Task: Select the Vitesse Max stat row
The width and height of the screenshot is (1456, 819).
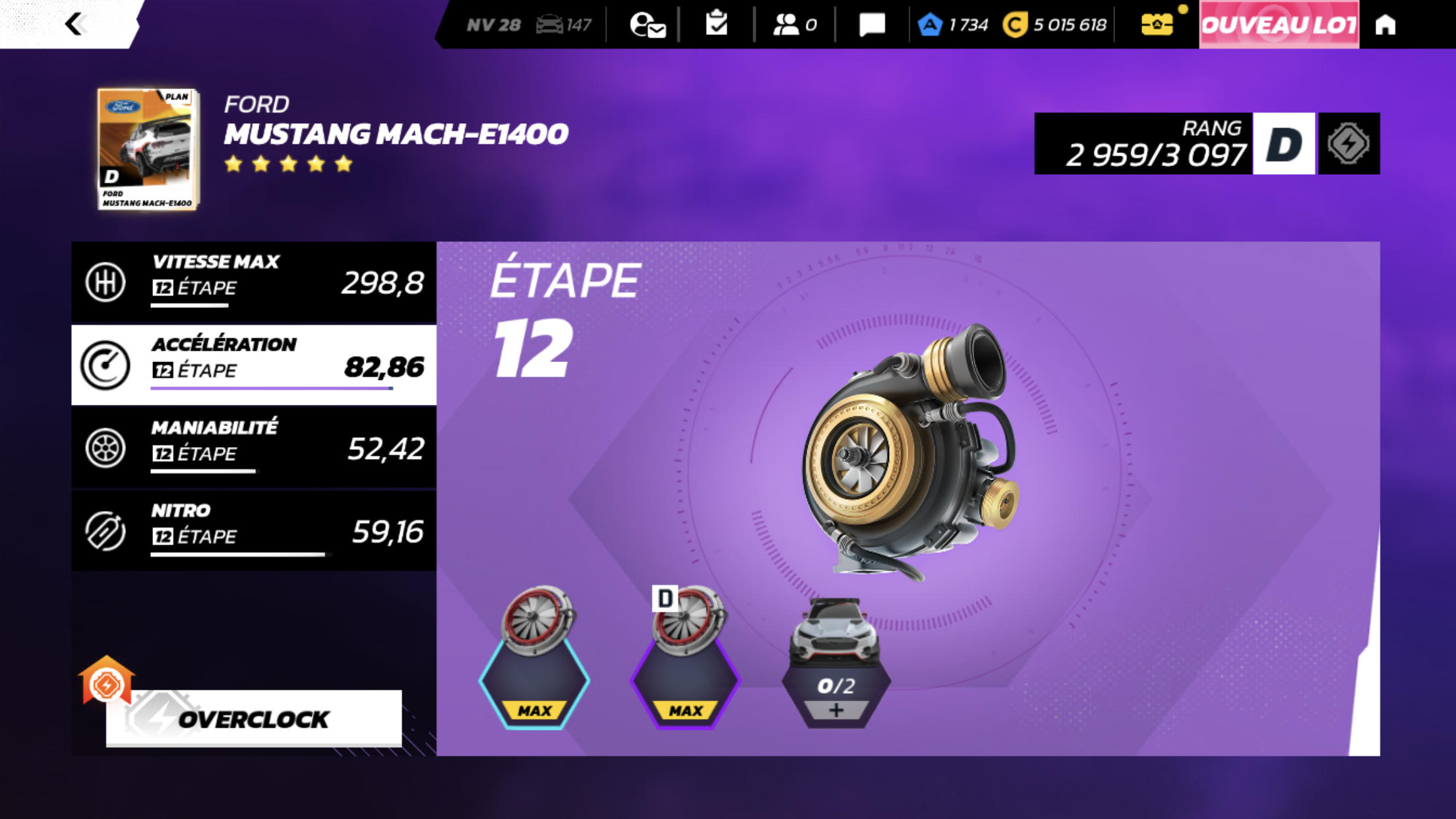Action: [x=254, y=282]
